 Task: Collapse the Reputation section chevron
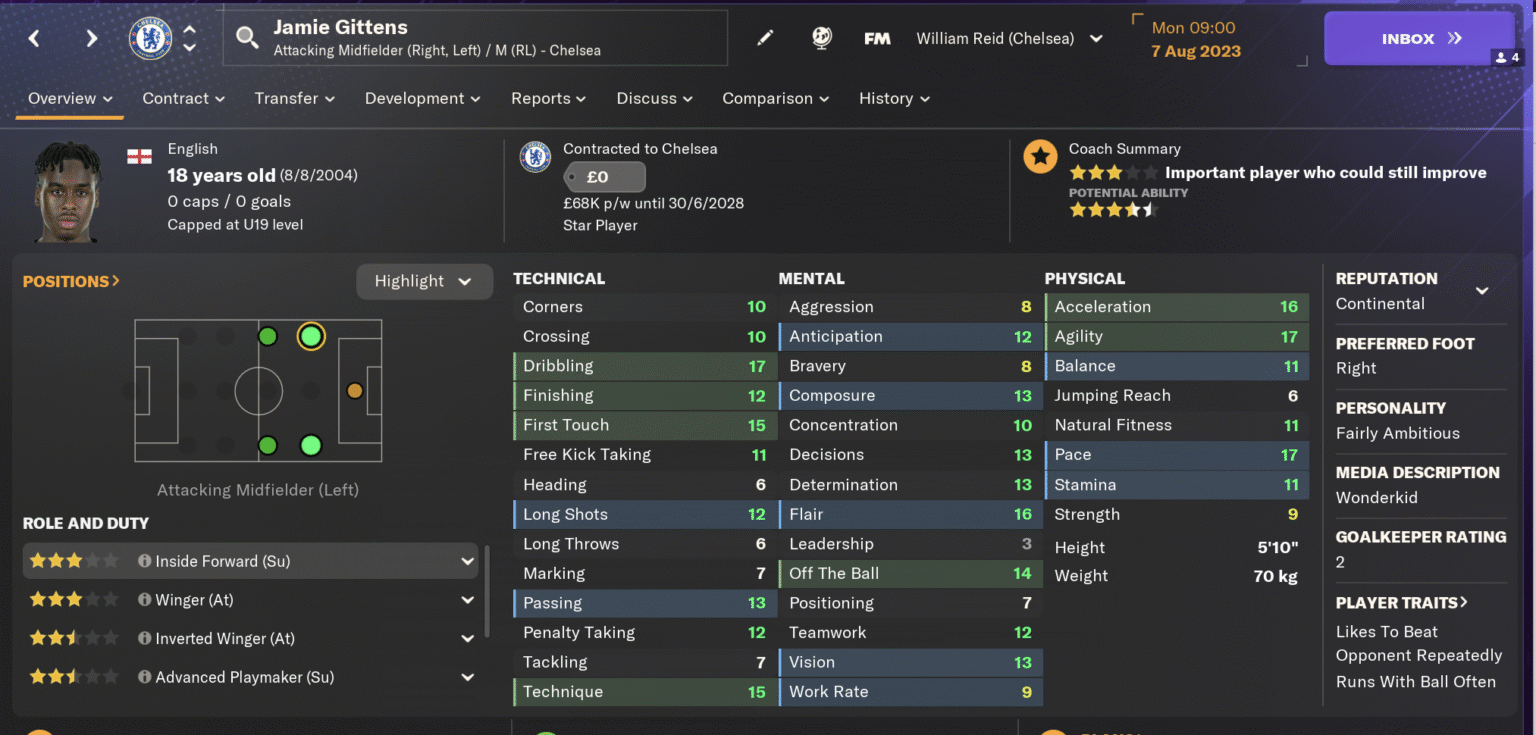coord(1480,290)
